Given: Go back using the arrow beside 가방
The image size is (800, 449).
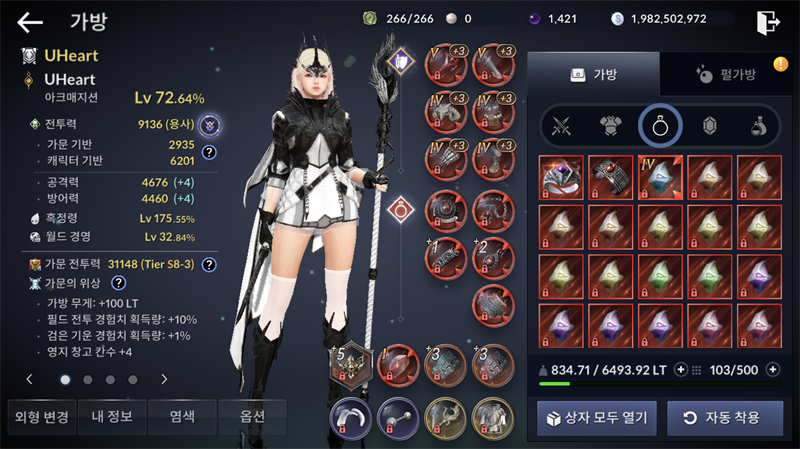Looking at the screenshot, I should click(x=30, y=22).
